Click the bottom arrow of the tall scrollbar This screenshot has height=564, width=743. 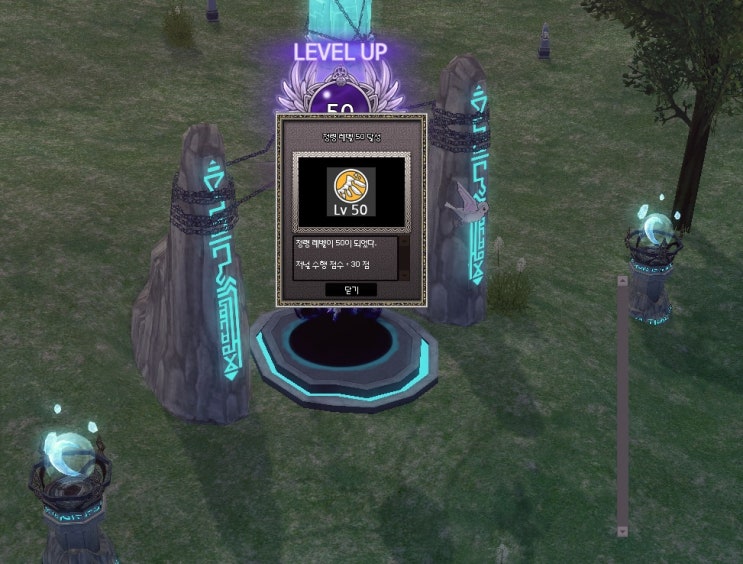click(x=623, y=530)
